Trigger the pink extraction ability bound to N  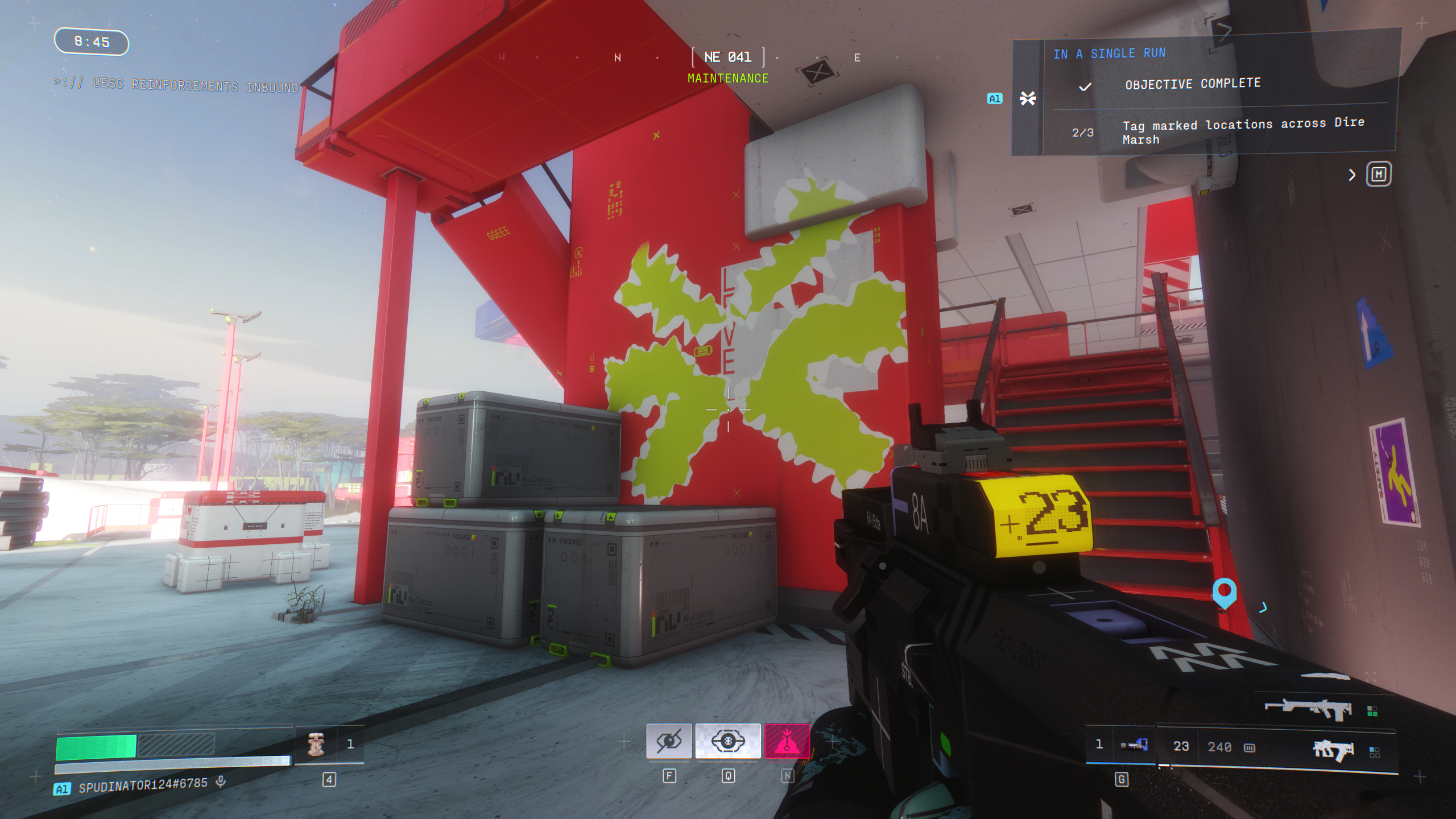pyautogui.click(x=787, y=741)
